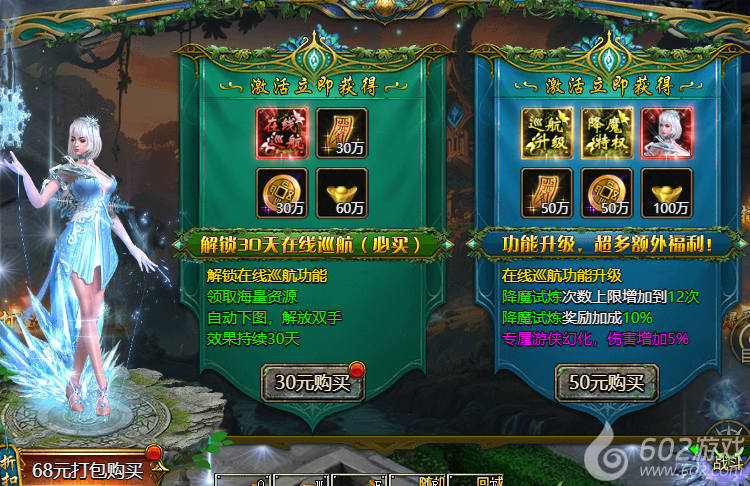Image resolution: width=750 pixels, height=486 pixels.
Task: View the white-haired ranger skin reward
Action: pyautogui.click(x=665, y=134)
